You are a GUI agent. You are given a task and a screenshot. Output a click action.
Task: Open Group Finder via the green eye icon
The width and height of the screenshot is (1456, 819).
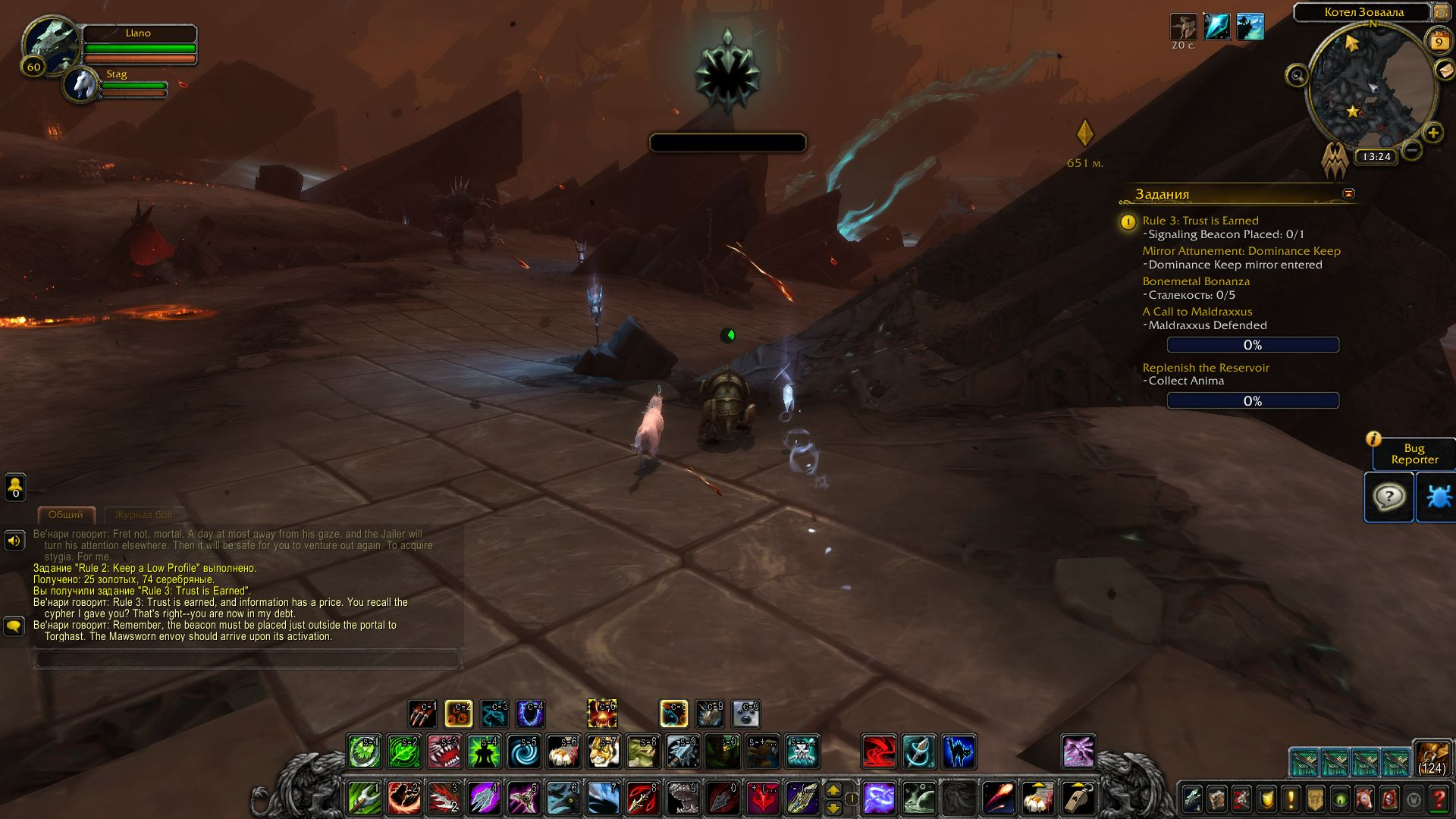point(1338,800)
